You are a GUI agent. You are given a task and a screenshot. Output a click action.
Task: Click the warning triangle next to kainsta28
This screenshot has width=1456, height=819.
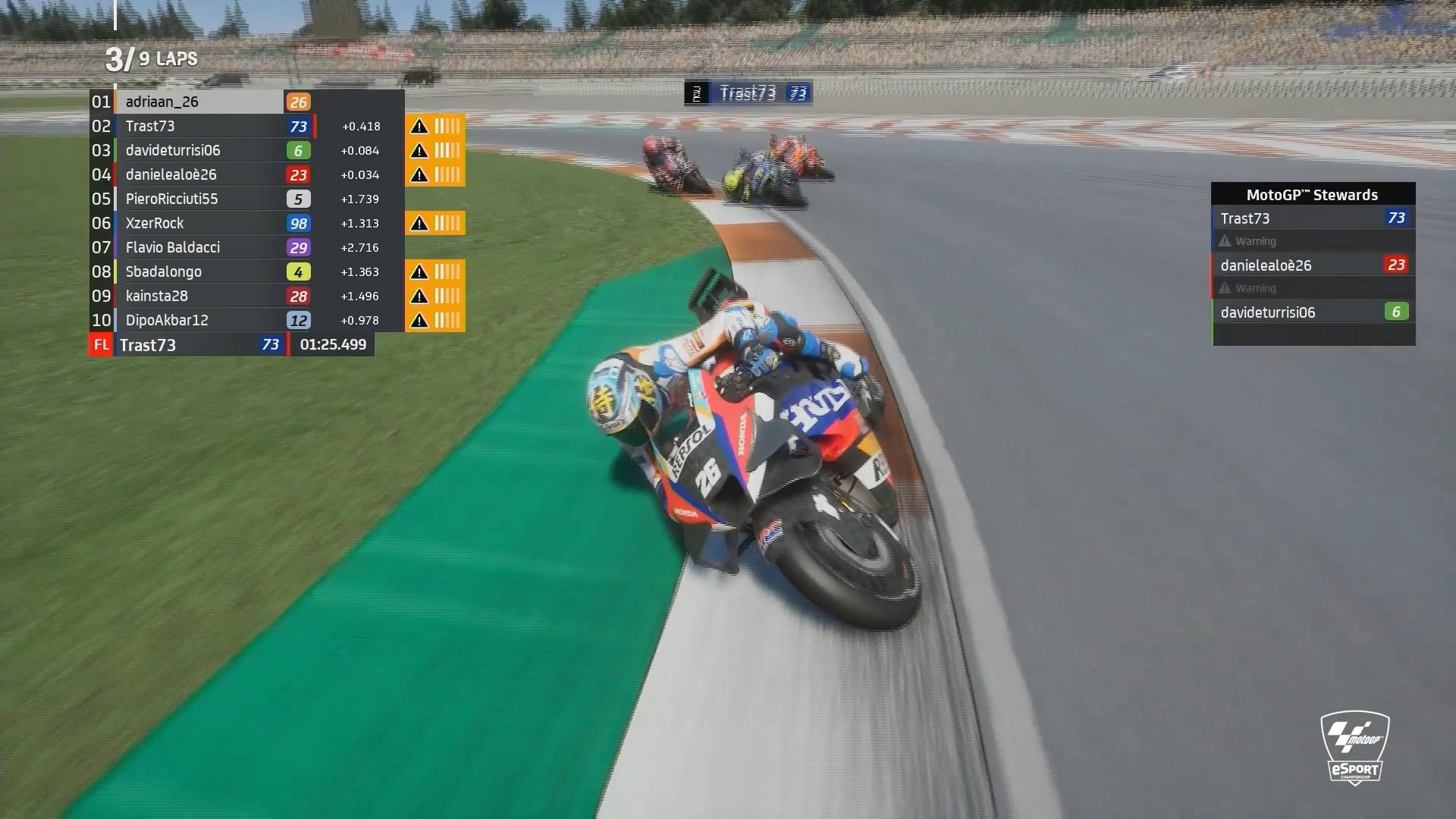pyautogui.click(x=418, y=296)
